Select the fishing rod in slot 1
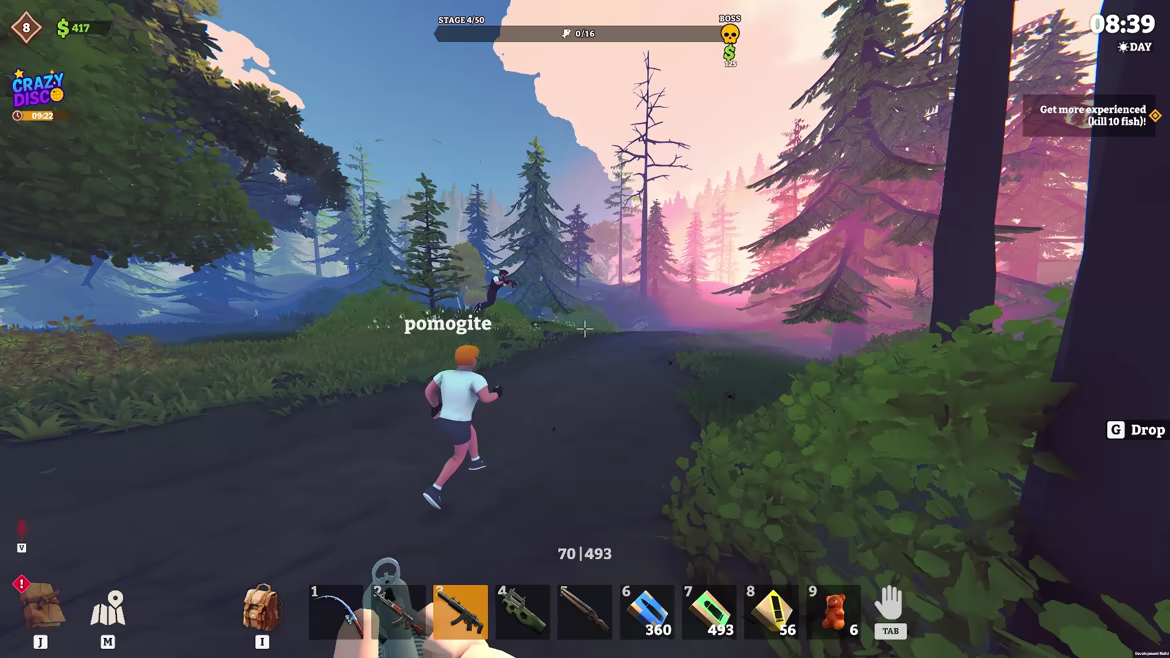The height and width of the screenshot is (658, 1170). tap(337, 611)
